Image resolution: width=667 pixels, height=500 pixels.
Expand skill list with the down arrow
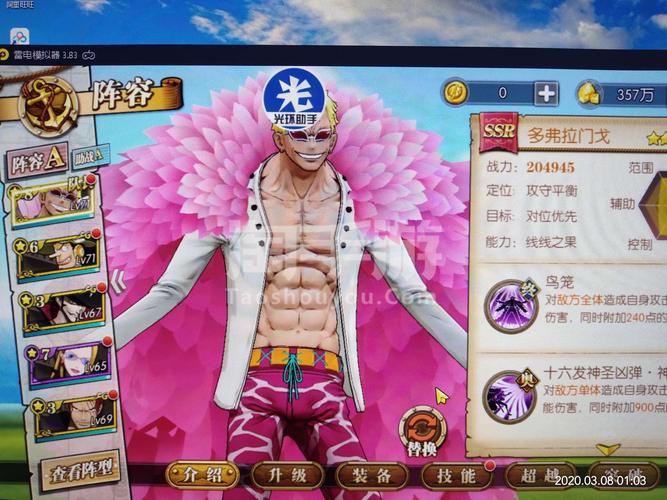(608, 449)
